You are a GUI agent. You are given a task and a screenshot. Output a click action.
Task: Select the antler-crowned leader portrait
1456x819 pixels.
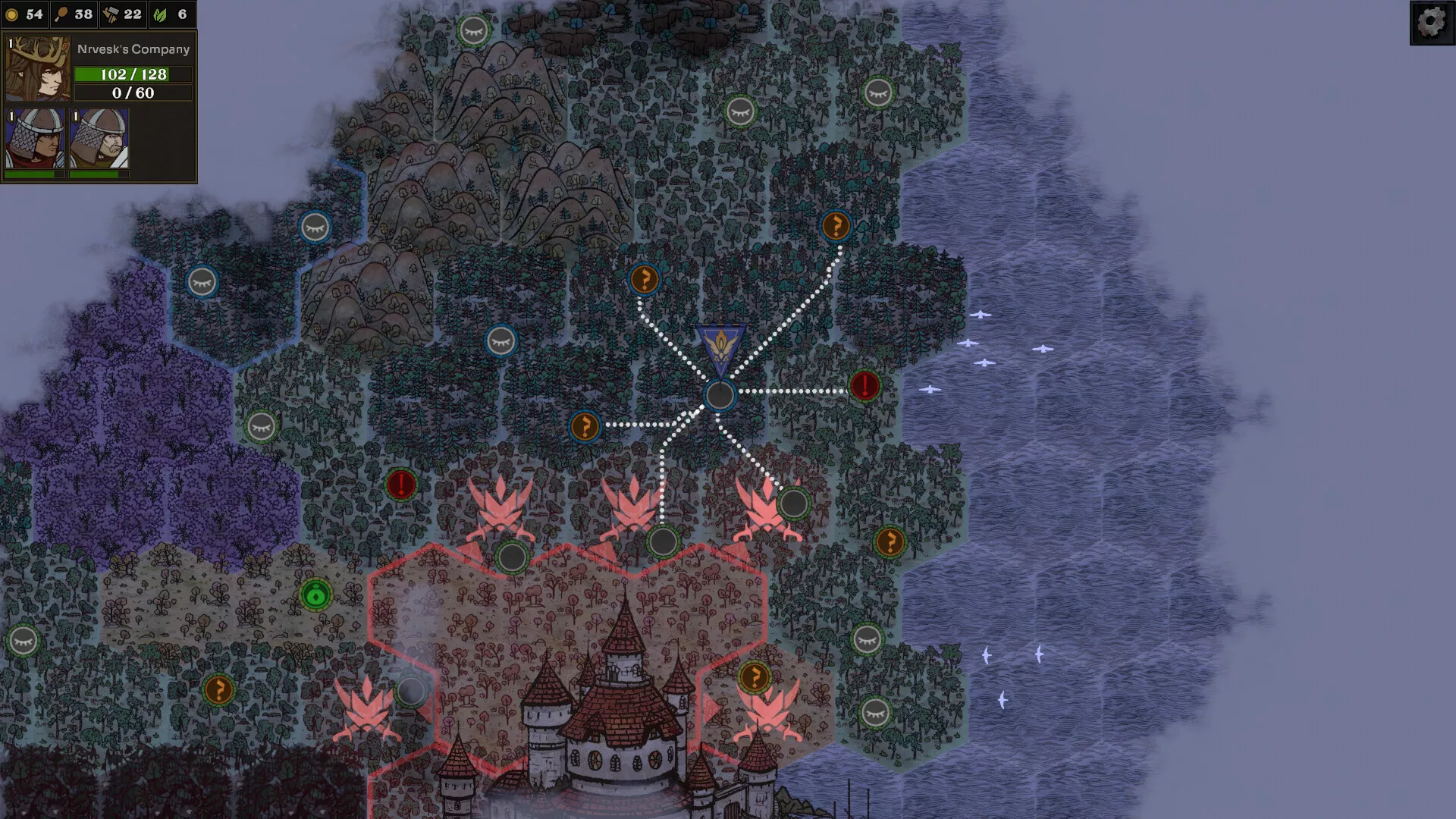[37, 69]
